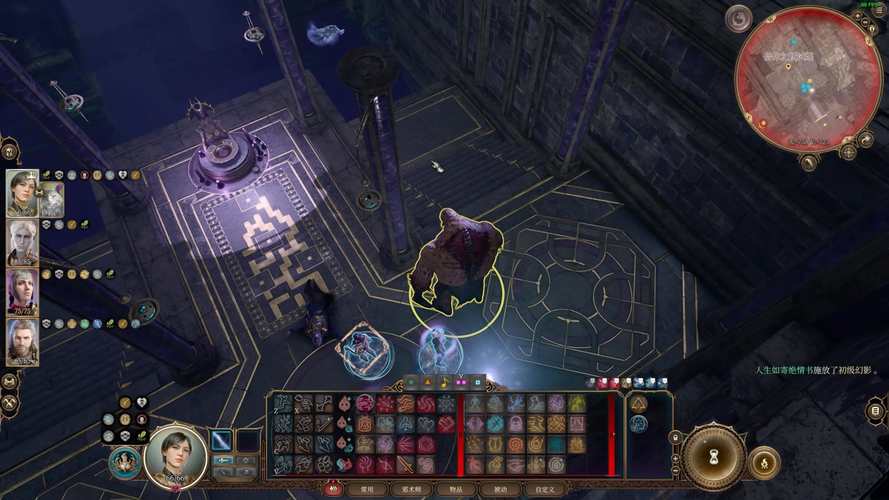
Task: Click the large hourglass end-turn button
Action: (x=713, y=457)
